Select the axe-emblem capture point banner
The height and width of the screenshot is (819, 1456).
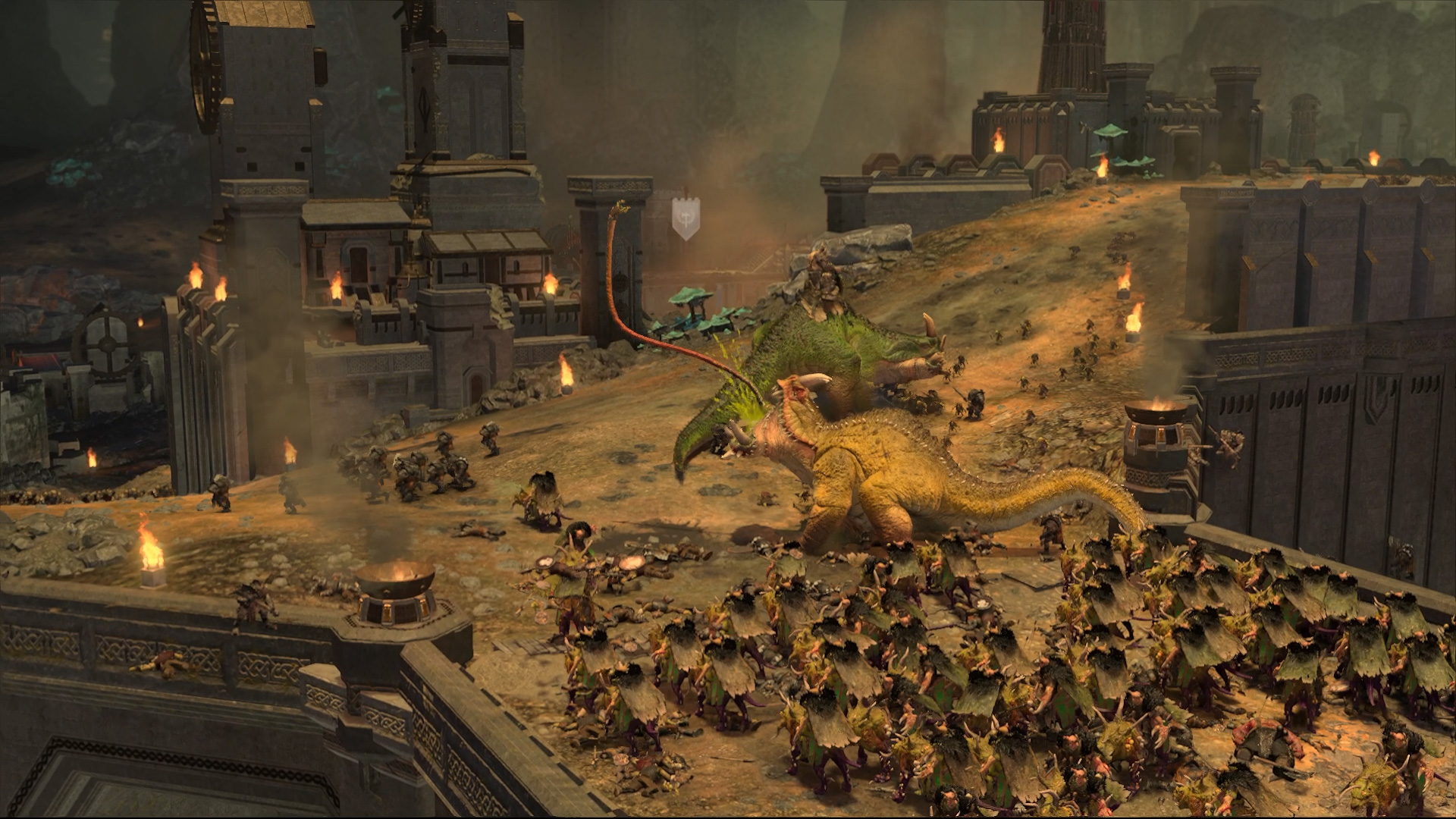pyautogui.click(x=686, y=218)
